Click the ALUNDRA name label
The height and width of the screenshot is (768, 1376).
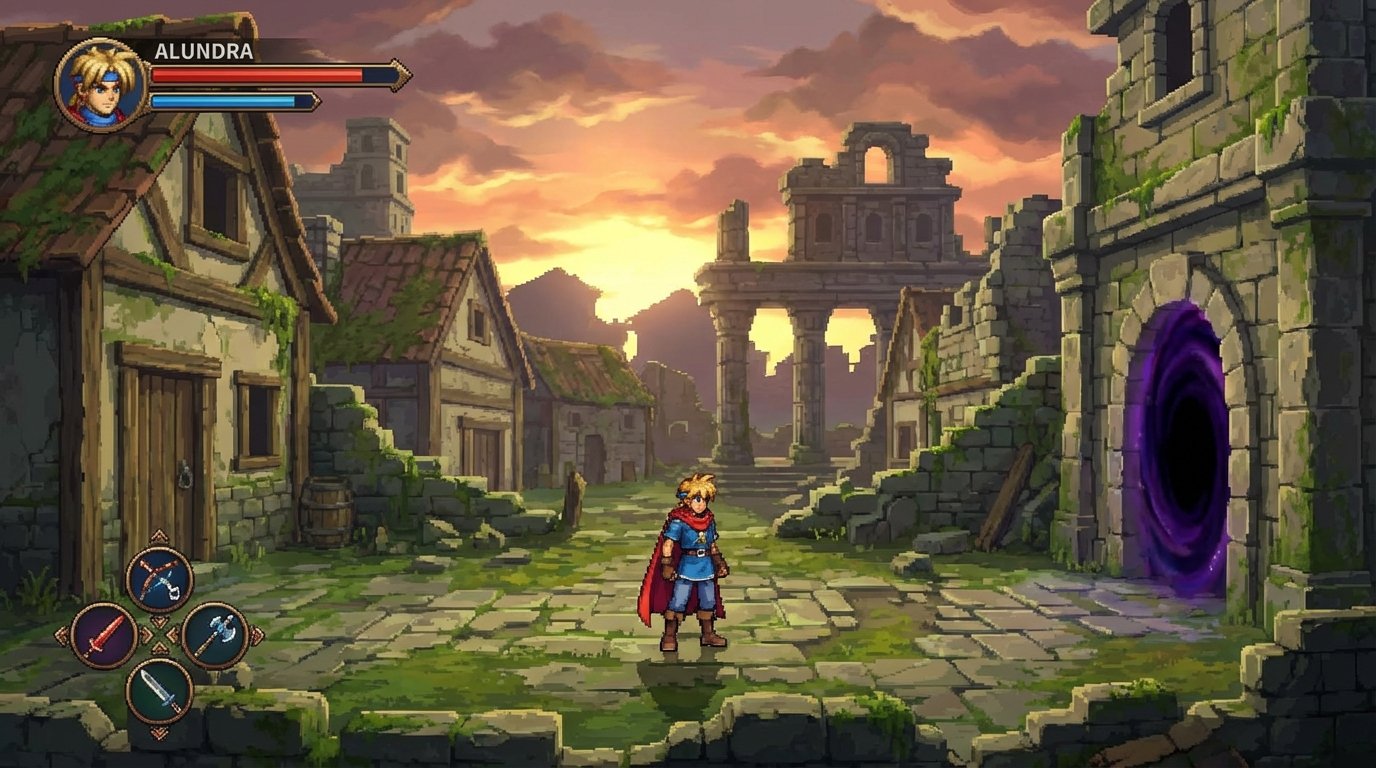point(204,51)
